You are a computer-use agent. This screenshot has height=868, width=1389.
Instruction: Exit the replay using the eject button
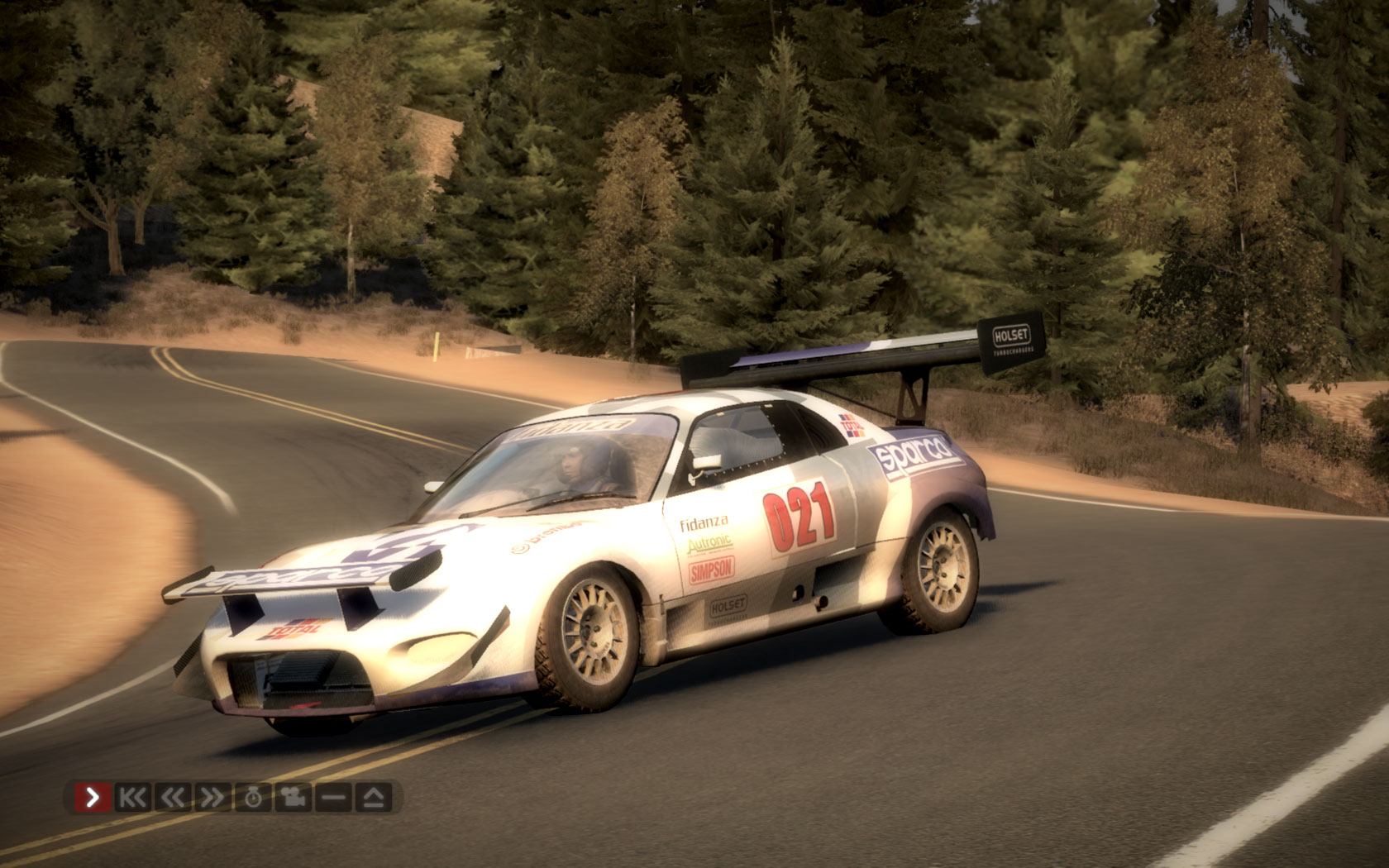click(x=375, y=798)
